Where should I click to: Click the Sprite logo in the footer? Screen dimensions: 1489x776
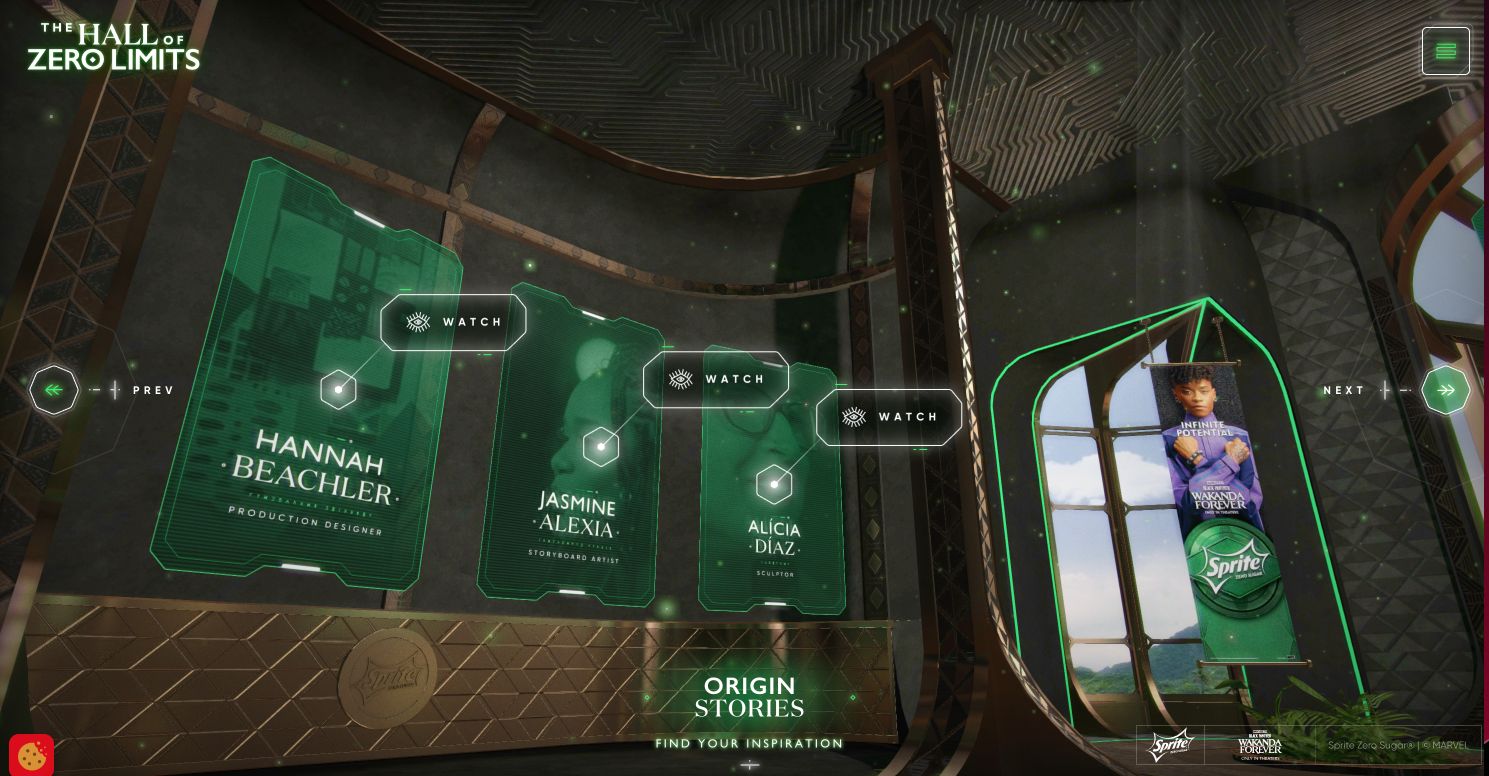(1170, 745)
